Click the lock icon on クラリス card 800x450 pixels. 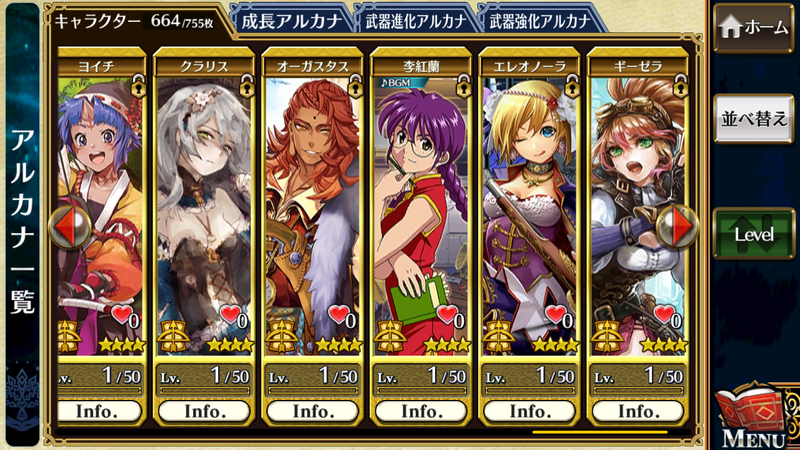click(x=247, y=87)
